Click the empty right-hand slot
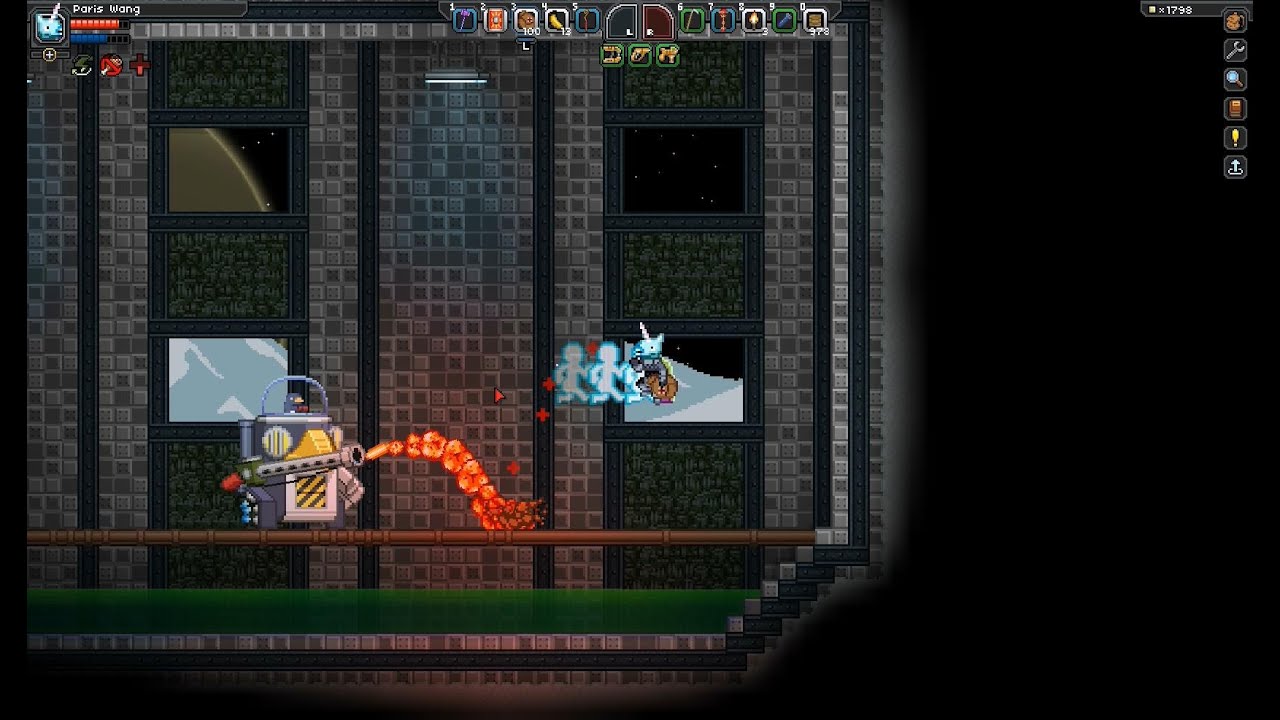Screen dimensions: 1280x720 pyautogui.click(x=657, y=21)
